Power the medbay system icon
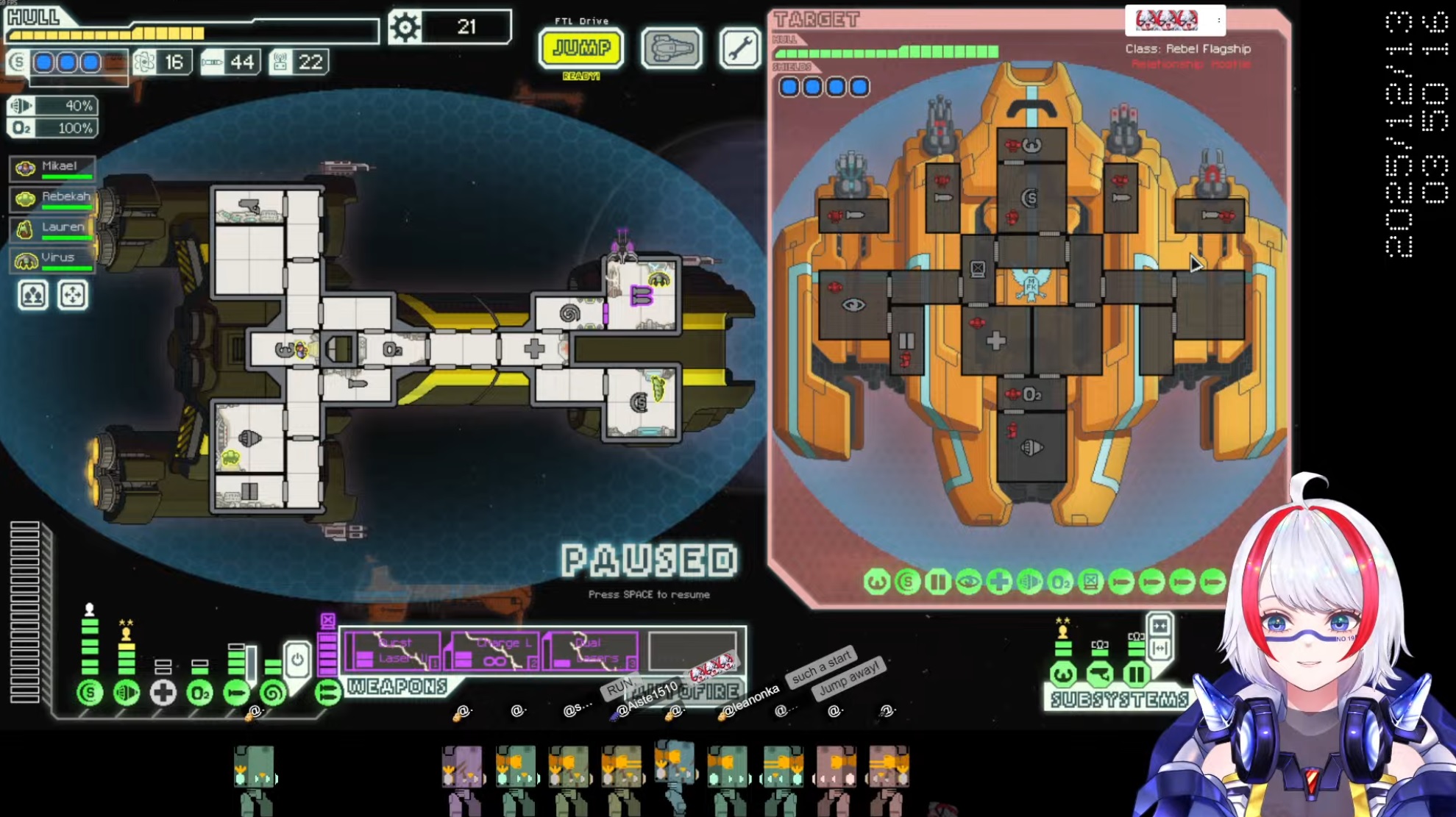 coord(163,693)
